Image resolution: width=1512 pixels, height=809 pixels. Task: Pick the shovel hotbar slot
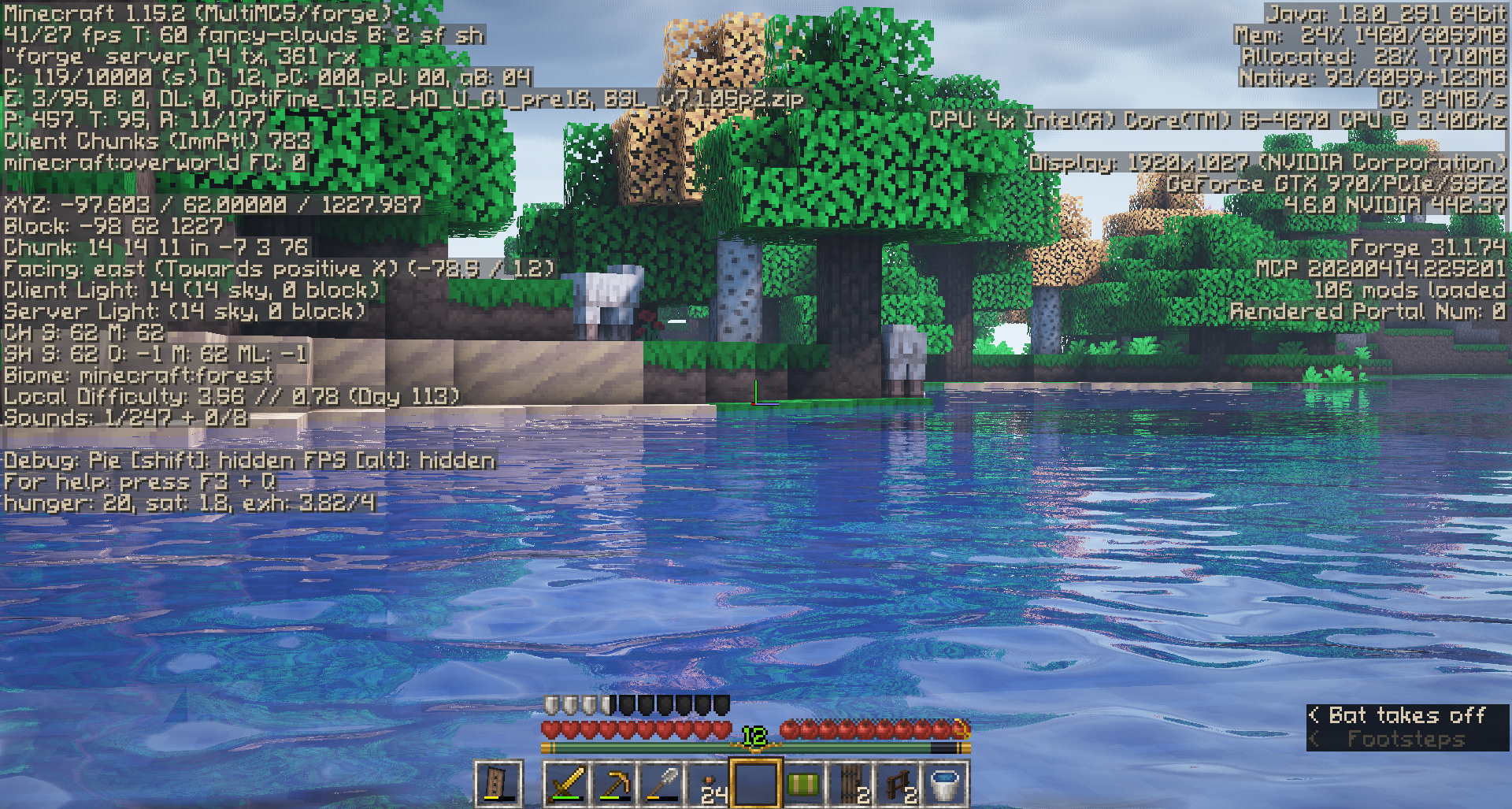(x=661, y=784)
